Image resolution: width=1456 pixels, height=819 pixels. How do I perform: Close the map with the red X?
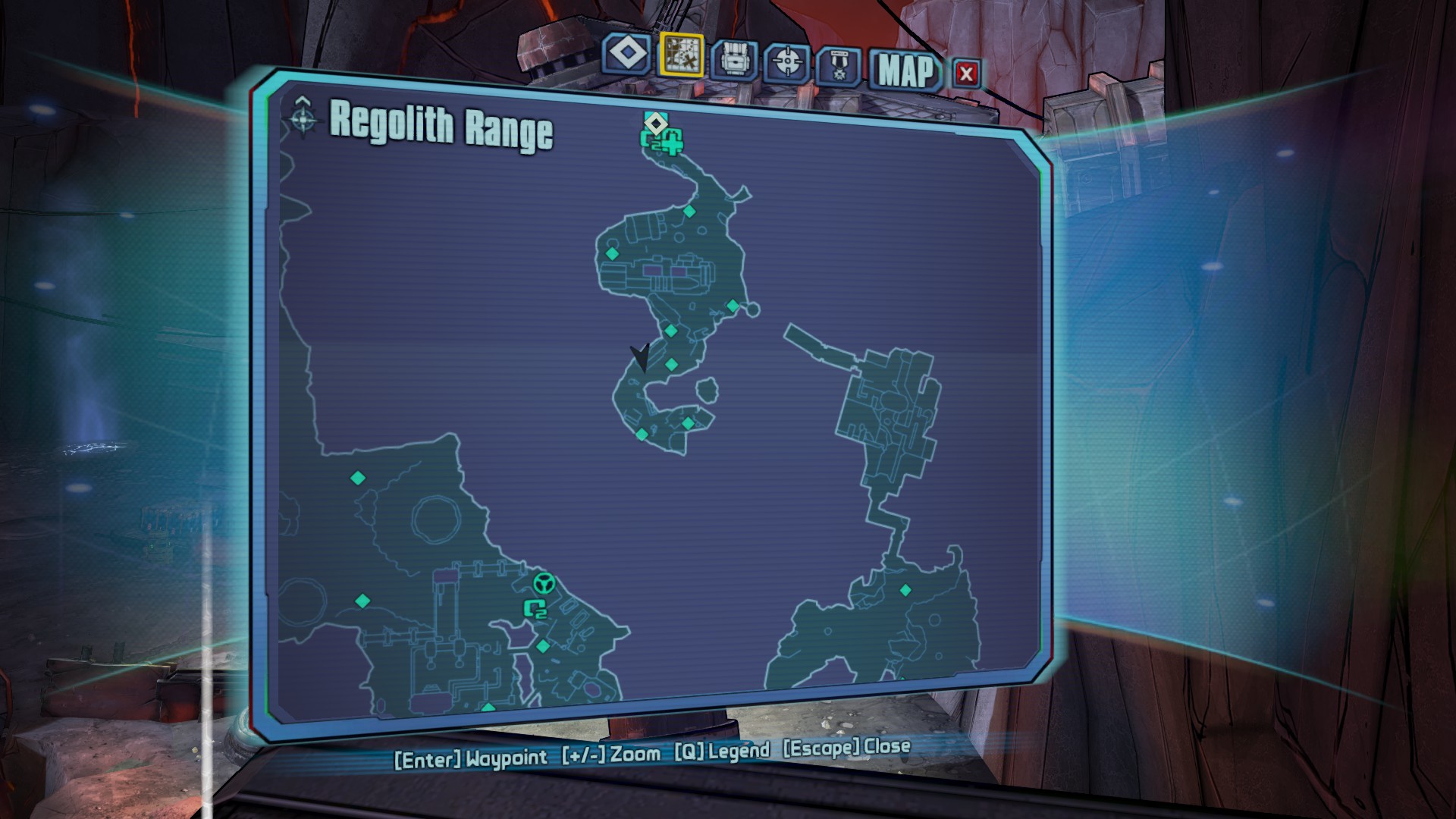pyautogui.click(x=966, y=74)
